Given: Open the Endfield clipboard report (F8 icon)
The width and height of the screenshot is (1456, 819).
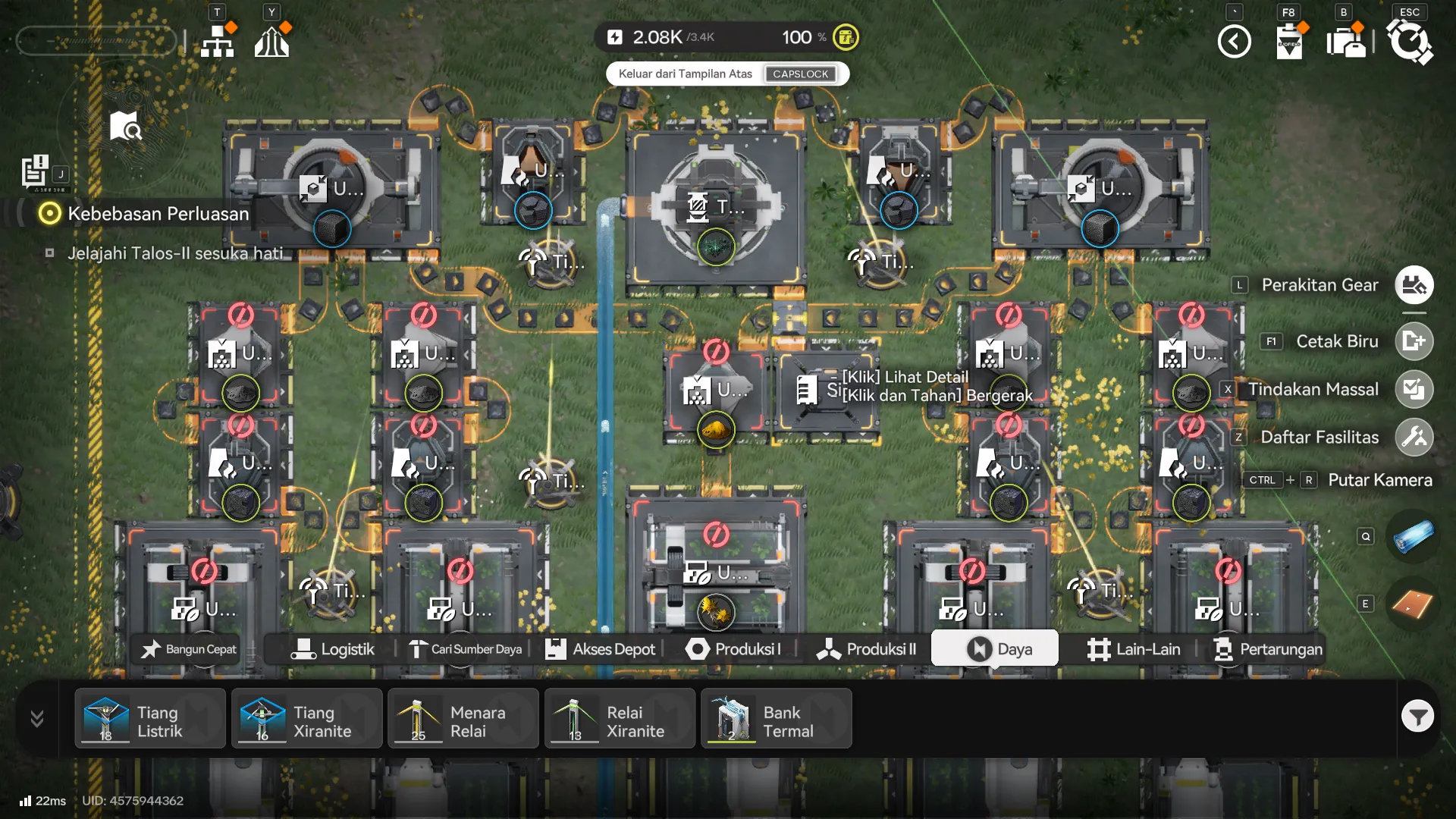Looking at the screenshot, I should click(1289, 42).
